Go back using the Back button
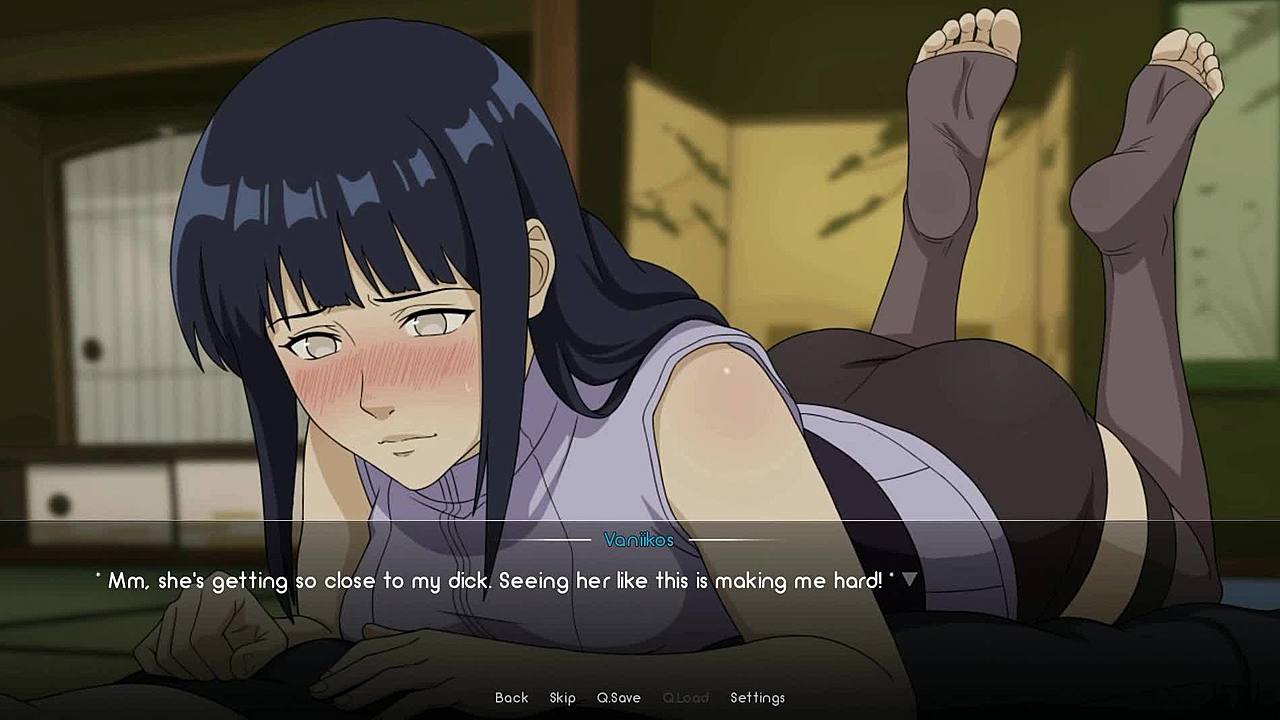This screenshot has width=1280, height=720. (x=511, y=698)
